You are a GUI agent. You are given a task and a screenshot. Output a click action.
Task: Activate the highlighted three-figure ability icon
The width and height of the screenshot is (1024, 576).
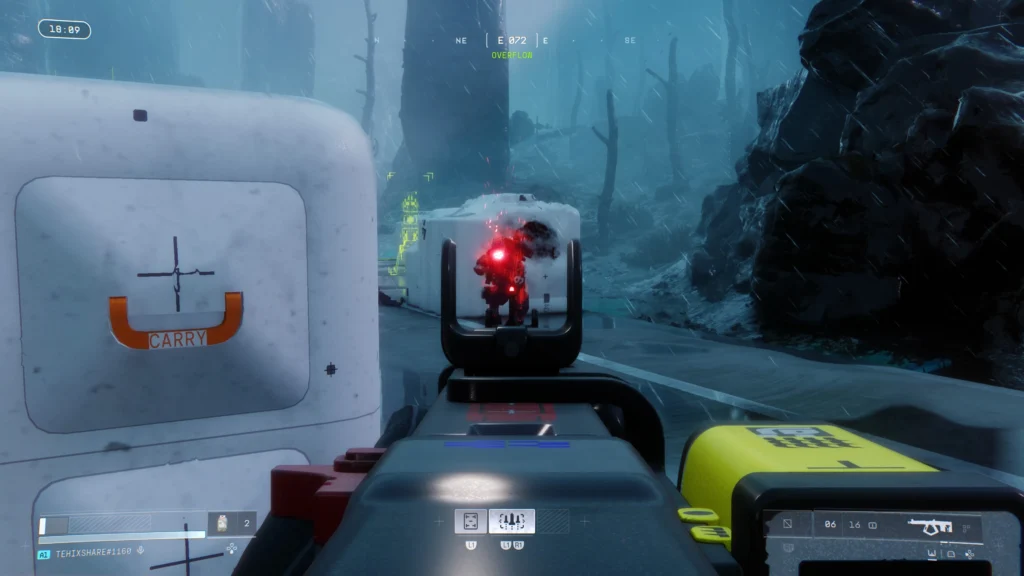click(511, 521)
